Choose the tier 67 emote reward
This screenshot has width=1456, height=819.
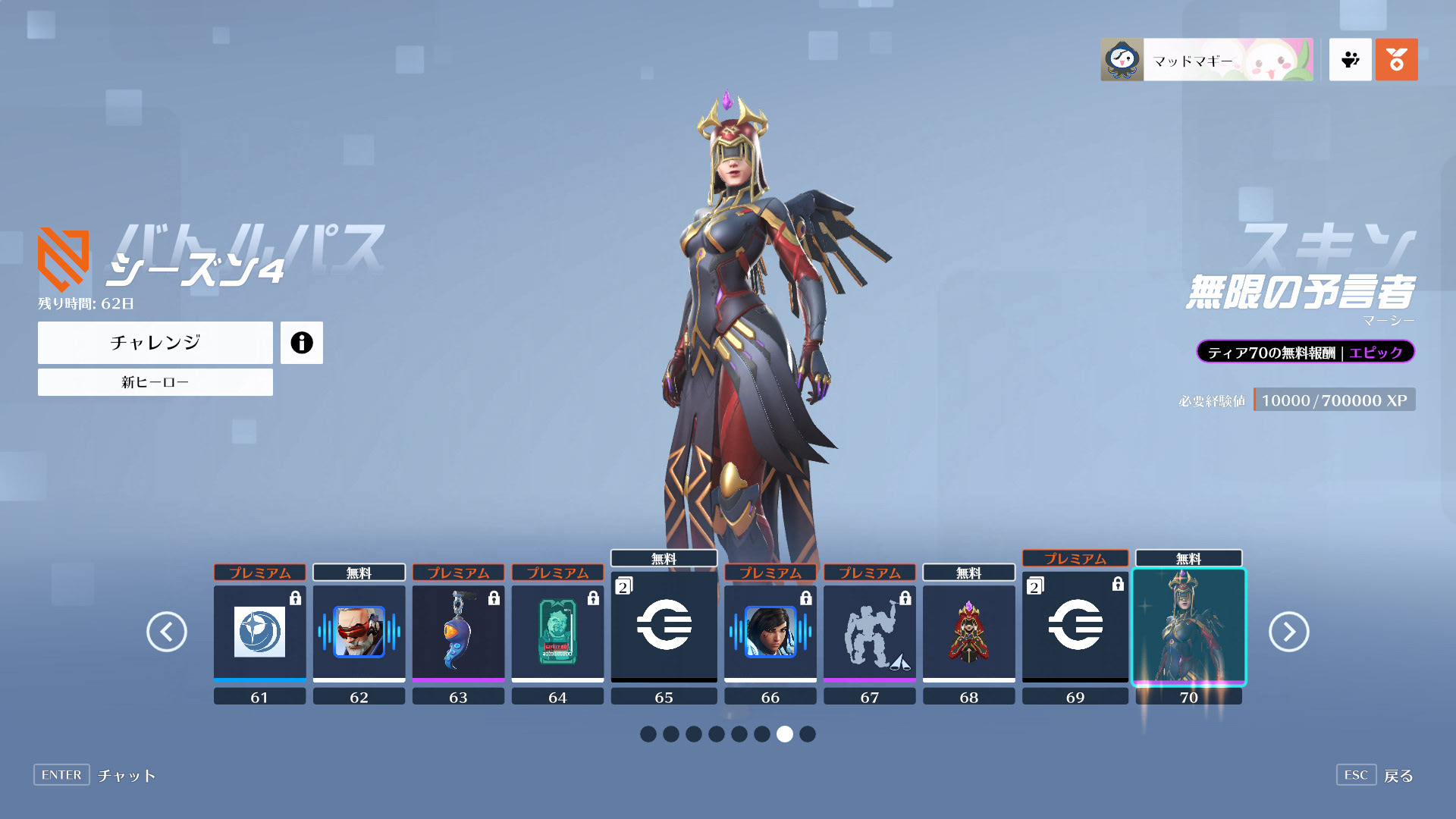[870, 632]
